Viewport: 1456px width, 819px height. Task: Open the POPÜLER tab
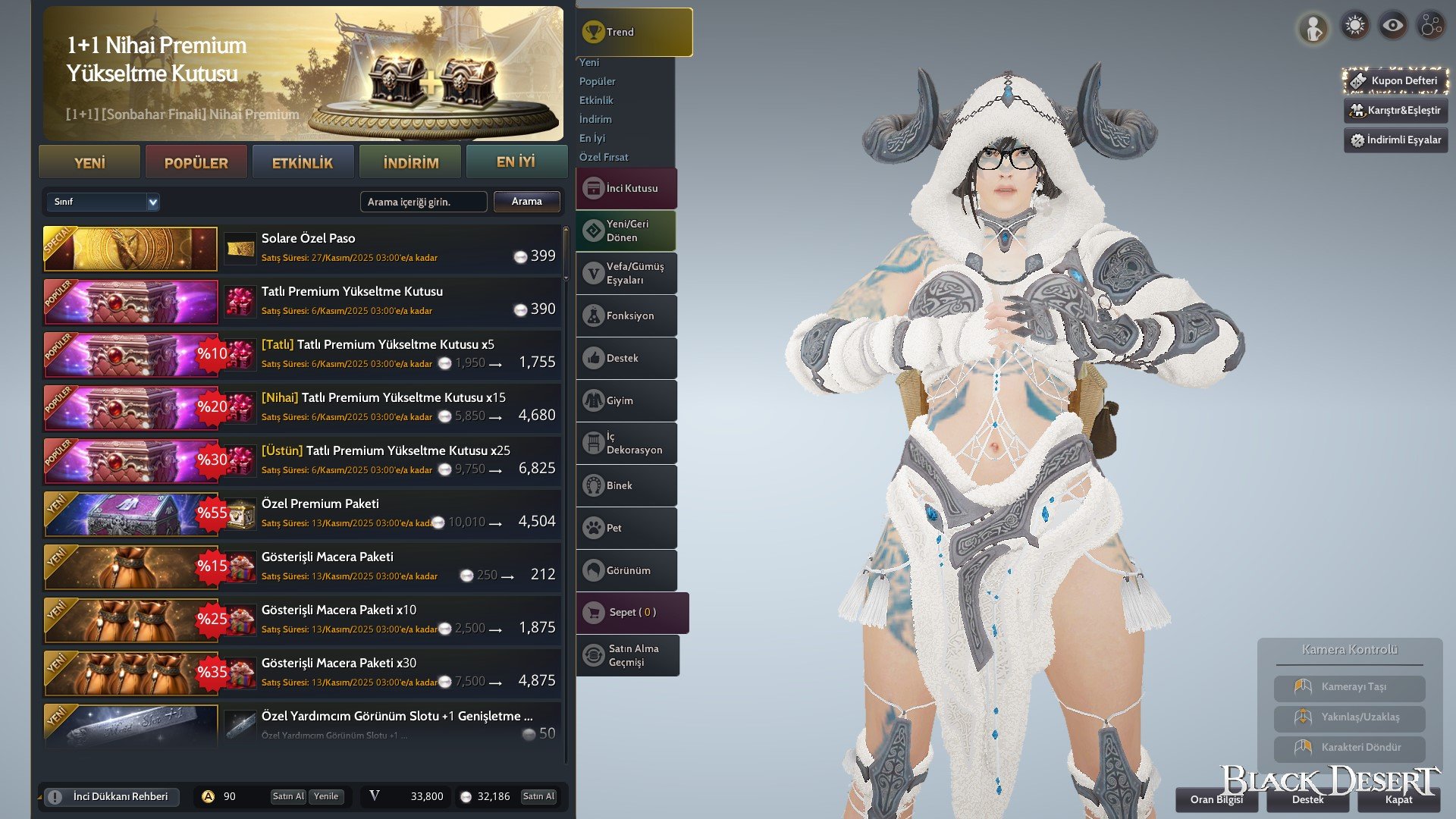[196, 162]
